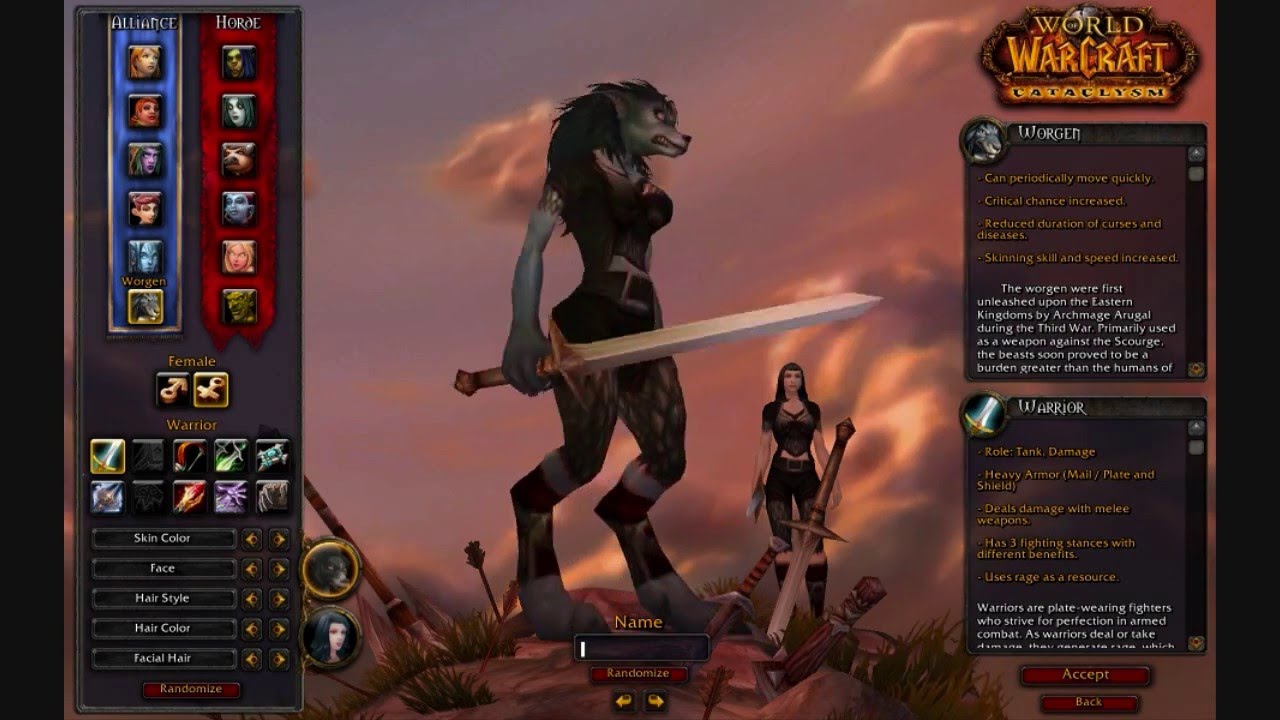The image size is (1280, 720).
Task: Pick the Gnome race icon
Action: click(x=145, y=209)
